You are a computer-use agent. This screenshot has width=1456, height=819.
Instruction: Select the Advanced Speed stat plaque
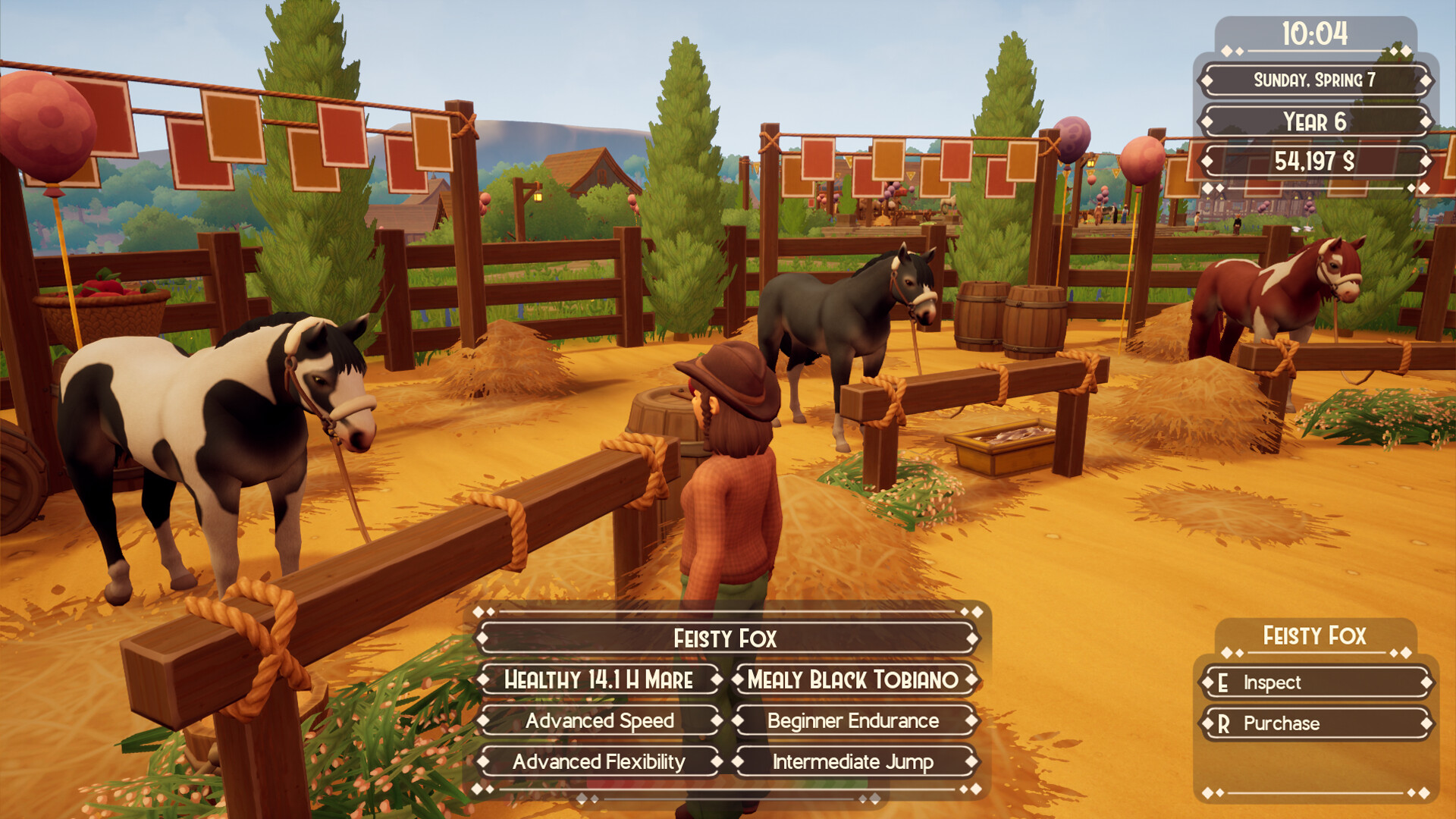601,720
